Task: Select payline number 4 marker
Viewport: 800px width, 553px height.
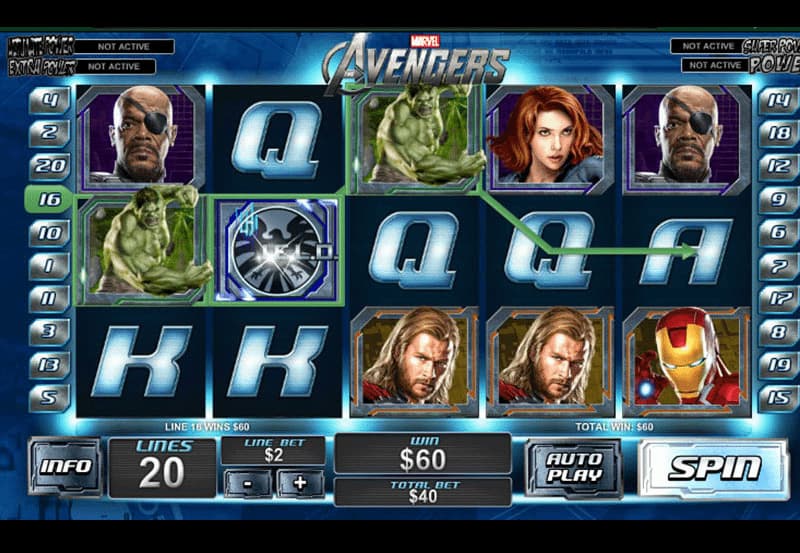Action: pos(51,100)
